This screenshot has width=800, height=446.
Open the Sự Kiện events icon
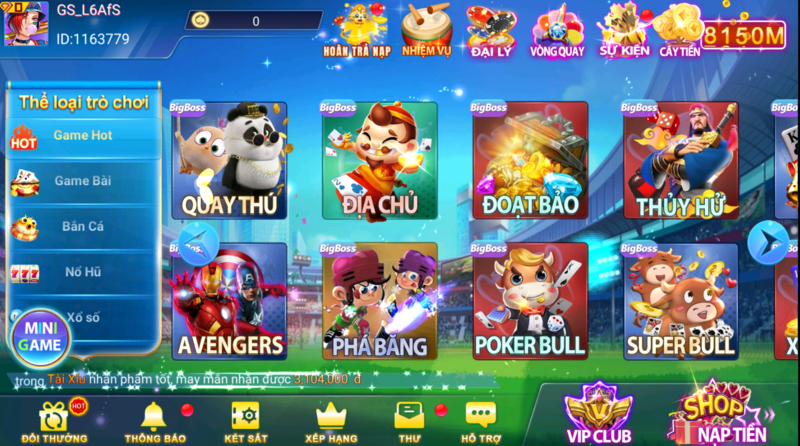pos(624,28)
